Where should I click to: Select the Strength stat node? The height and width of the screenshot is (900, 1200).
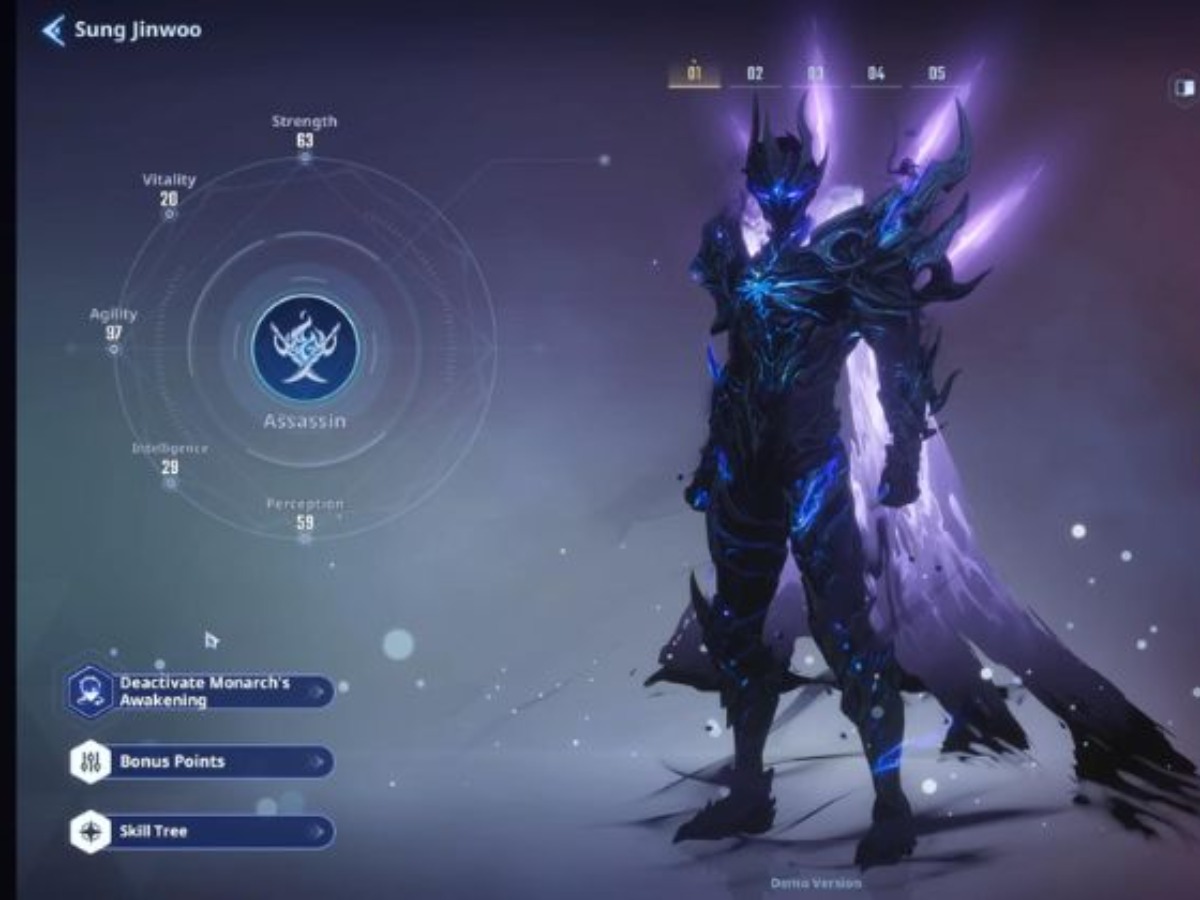(305, 157)
